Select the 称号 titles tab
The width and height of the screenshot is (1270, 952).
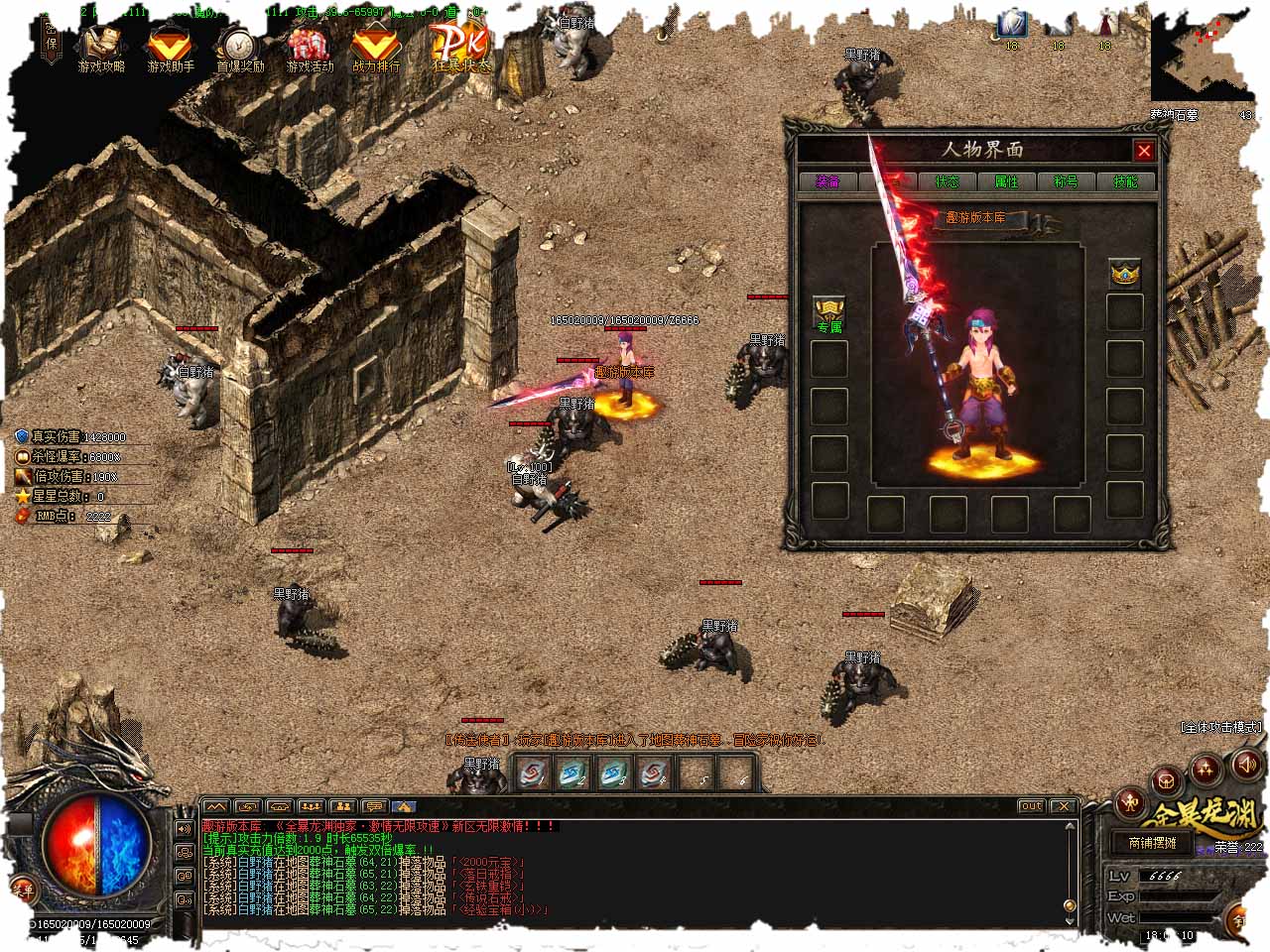(x=1066, y=181)
